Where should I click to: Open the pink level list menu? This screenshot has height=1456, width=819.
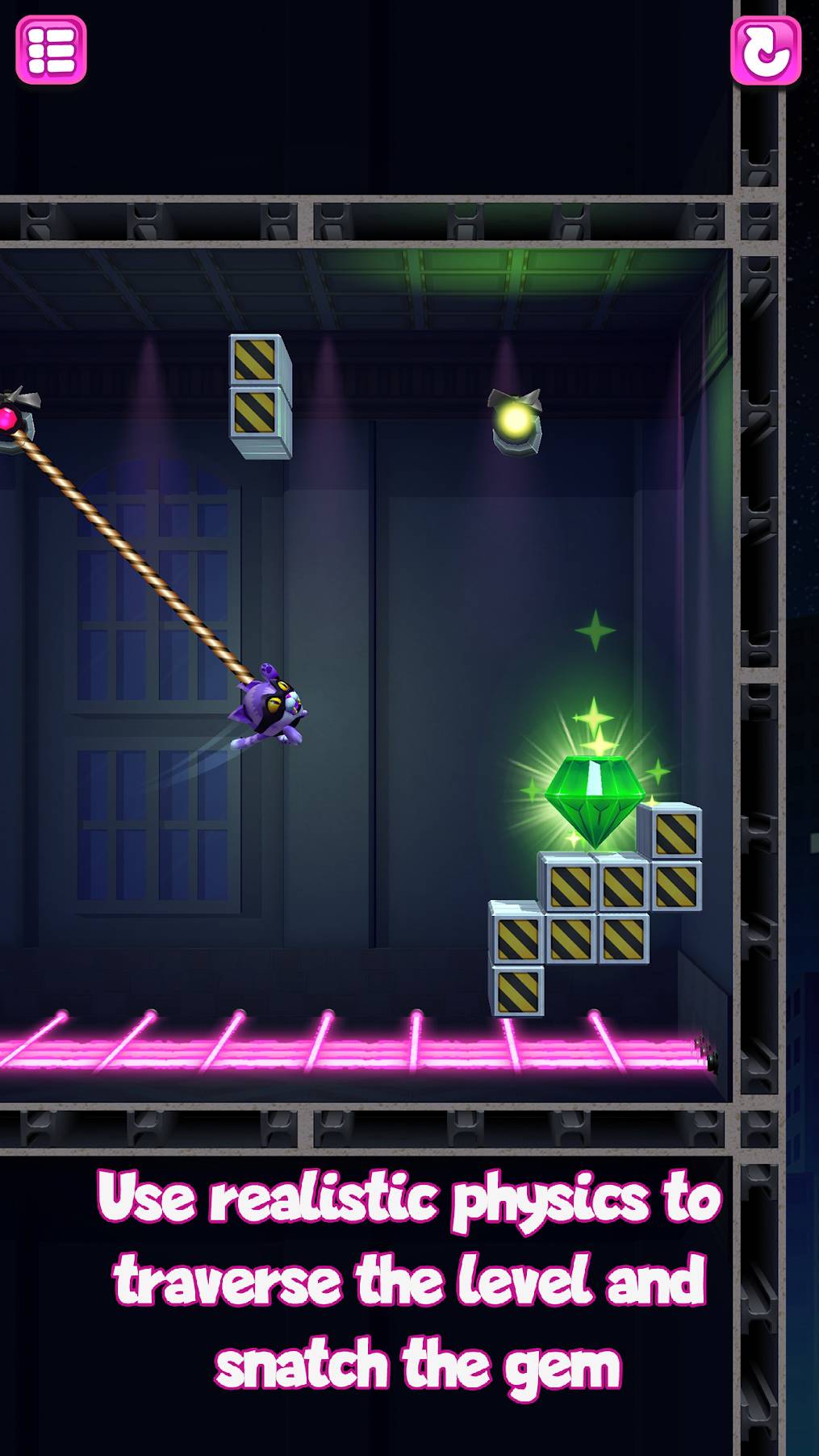51,50
